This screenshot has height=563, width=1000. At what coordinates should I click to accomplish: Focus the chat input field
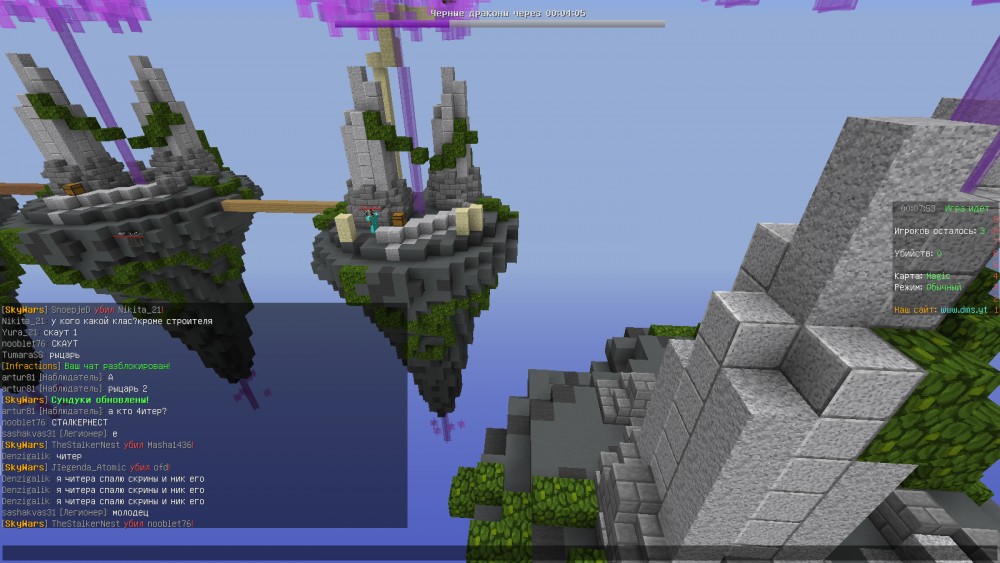tap(500, 552)
